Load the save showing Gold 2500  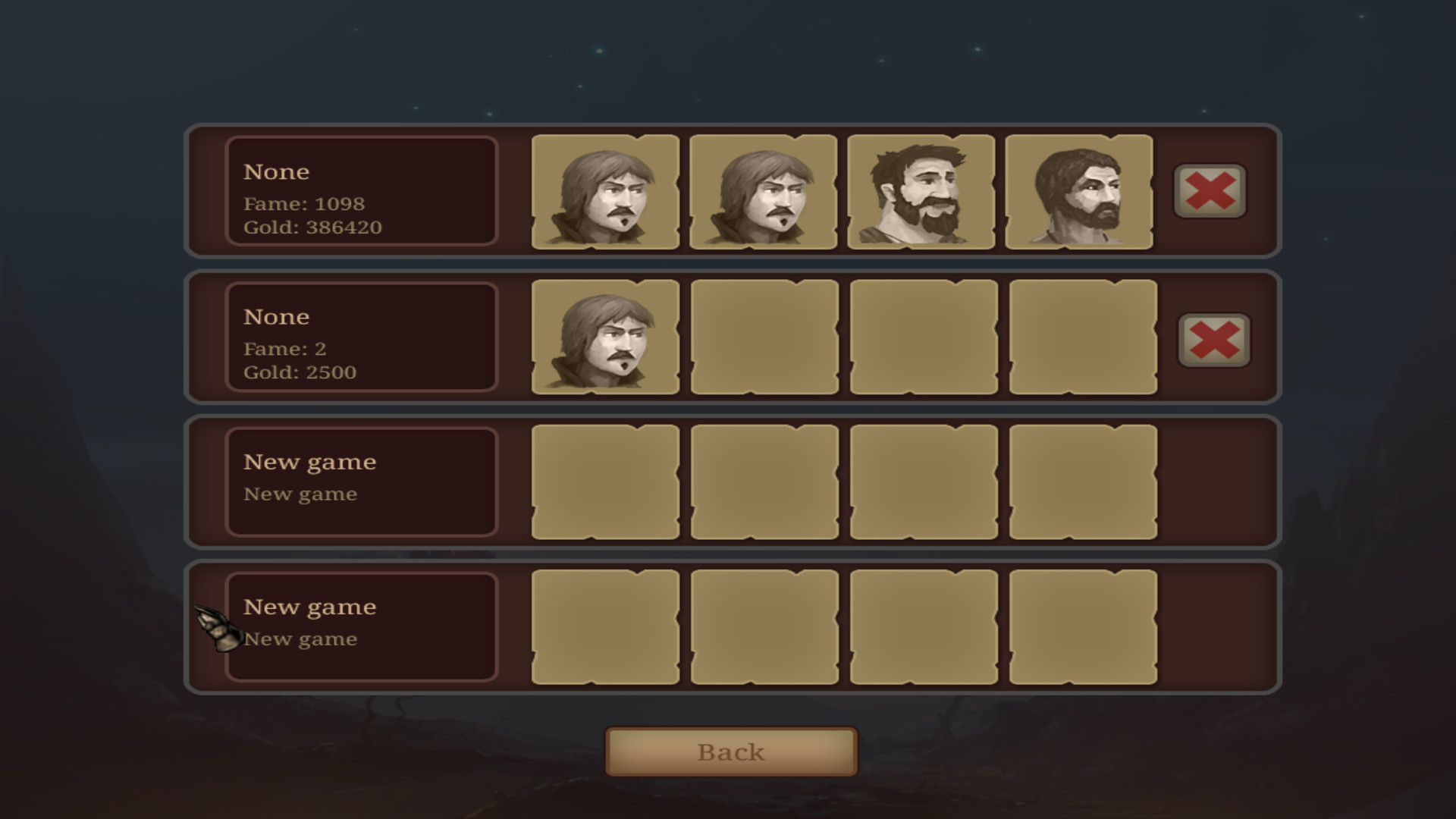360,337
